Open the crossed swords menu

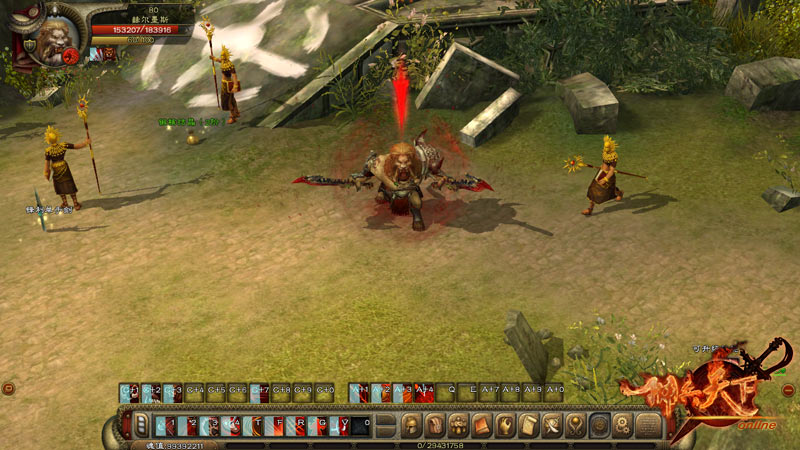tap(552, 426)
